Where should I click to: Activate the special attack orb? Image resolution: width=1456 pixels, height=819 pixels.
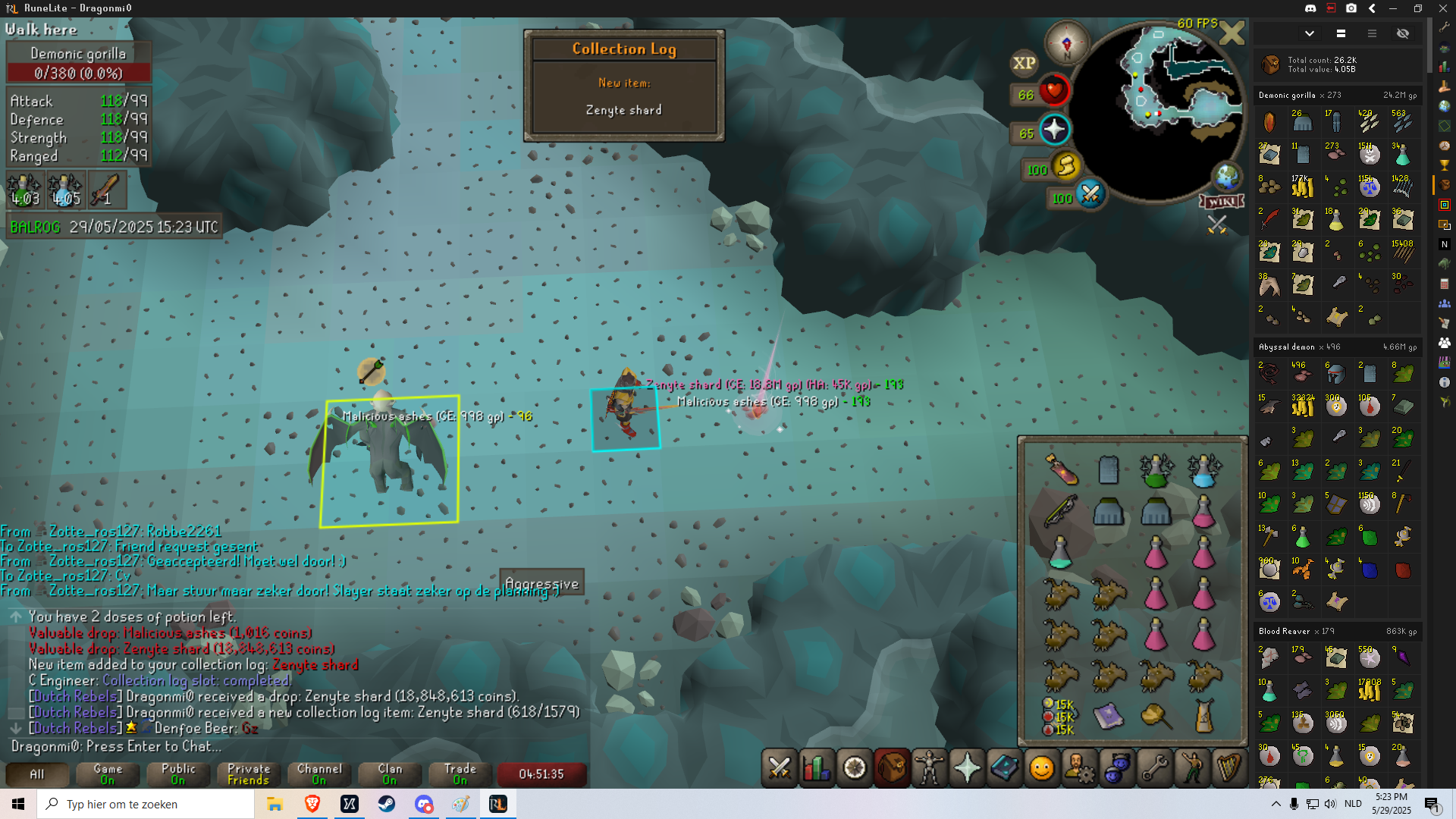(1090, 194)
